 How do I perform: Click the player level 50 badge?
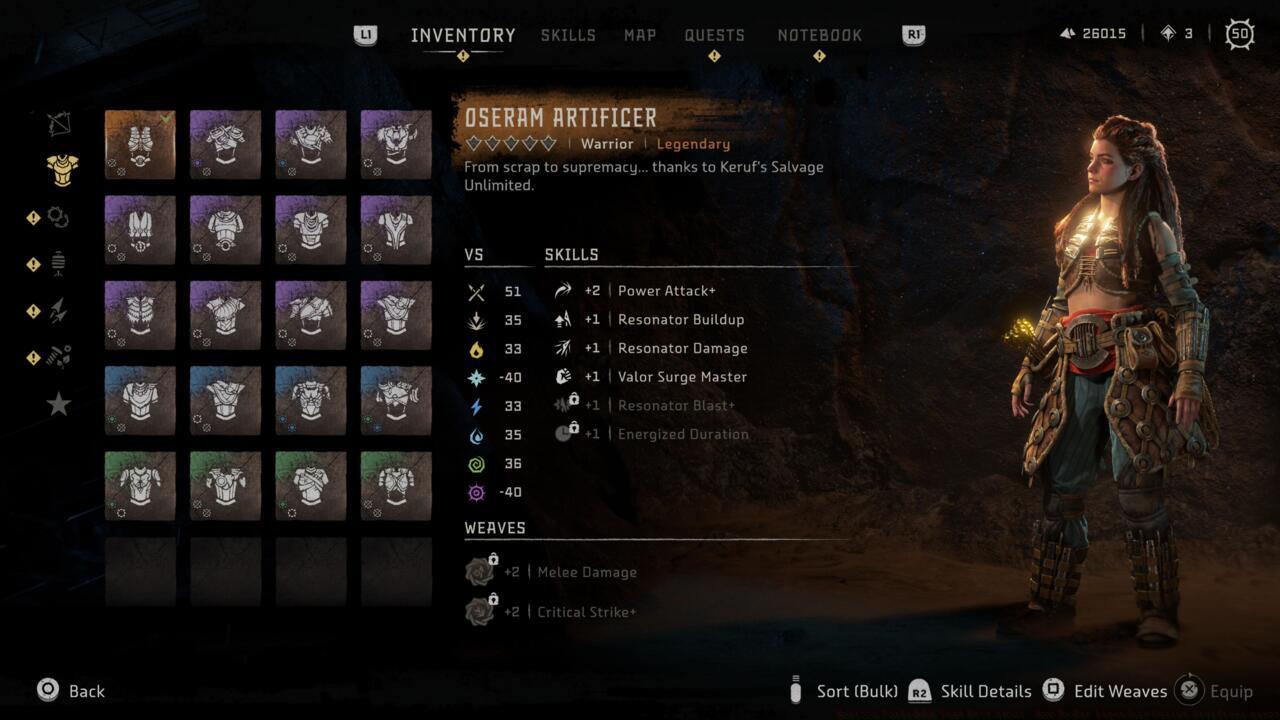click(1239, 33)
